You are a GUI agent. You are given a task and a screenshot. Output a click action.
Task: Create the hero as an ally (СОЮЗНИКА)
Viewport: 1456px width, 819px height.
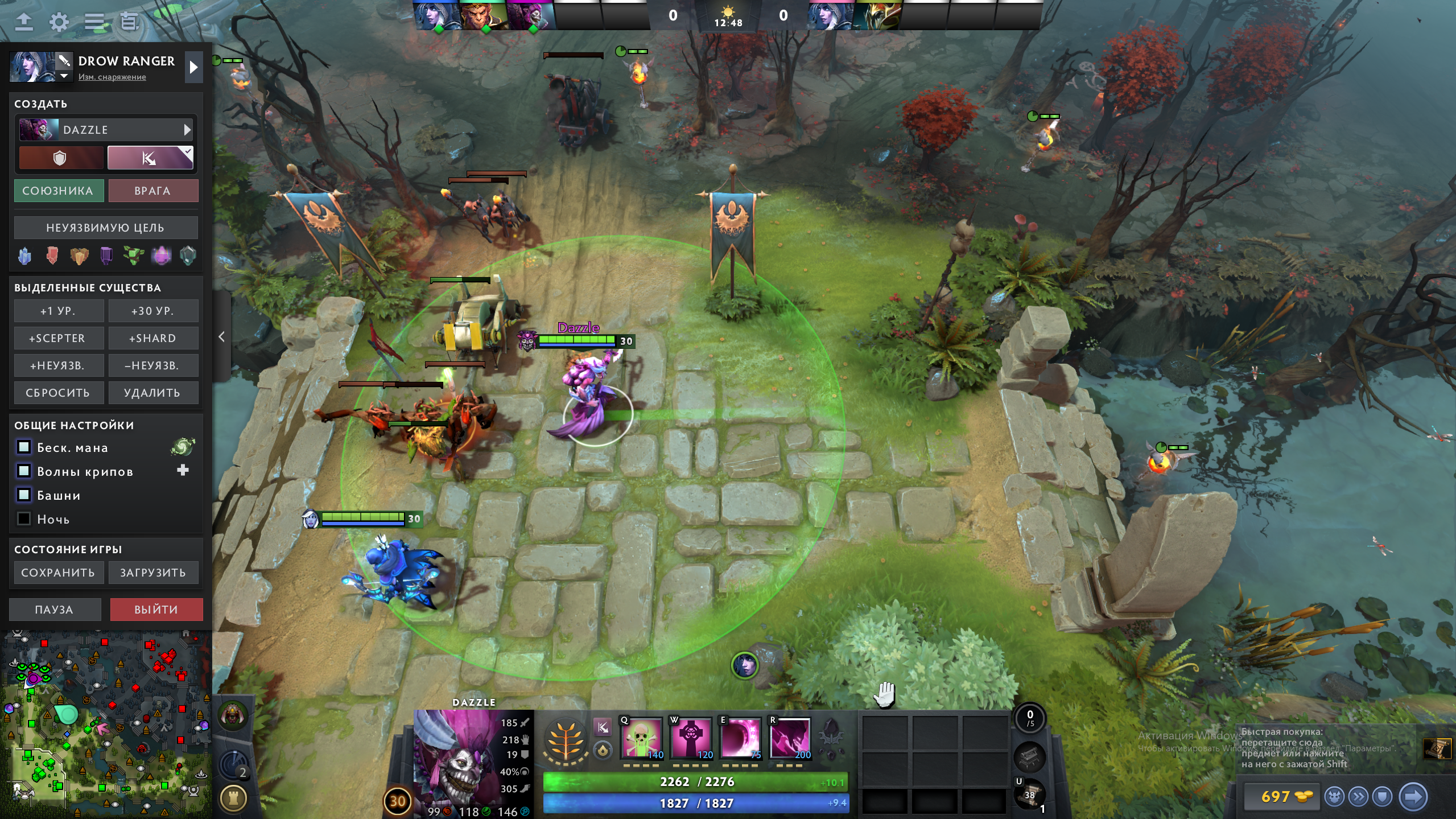point(59,191)
